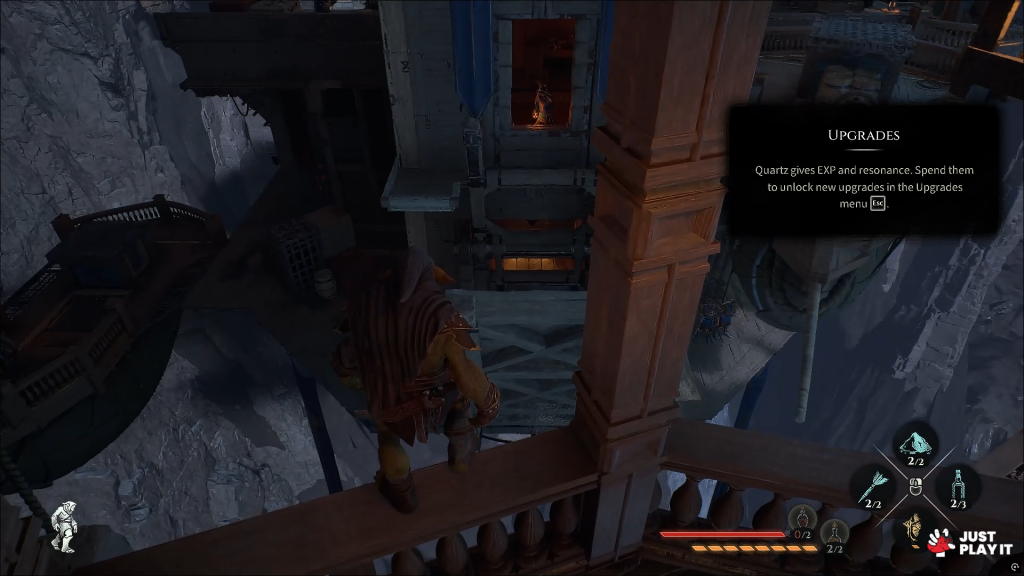
Task: Click the Upgrades tutorial popup
Action: coord(863,171)
